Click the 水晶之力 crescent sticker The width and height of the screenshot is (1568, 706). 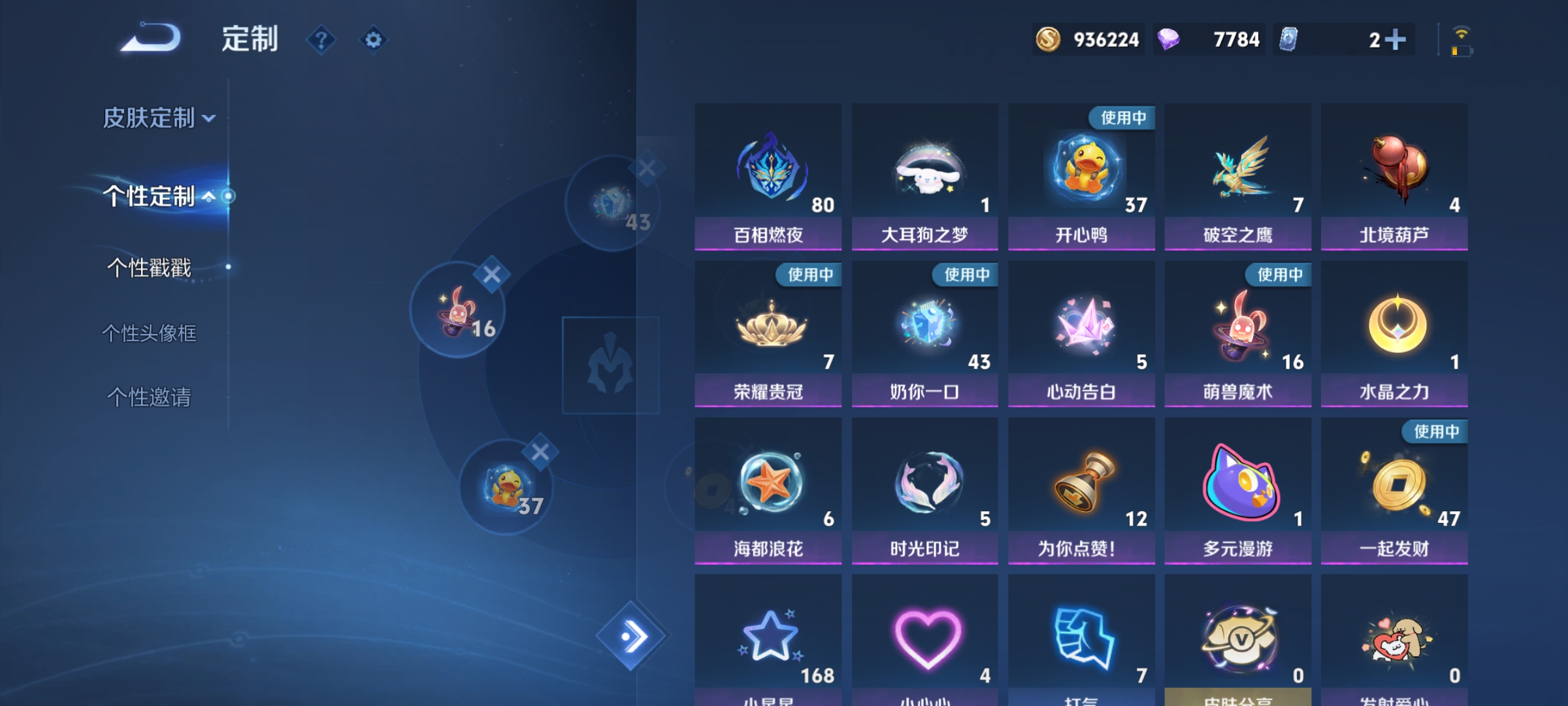(1394, 326)
